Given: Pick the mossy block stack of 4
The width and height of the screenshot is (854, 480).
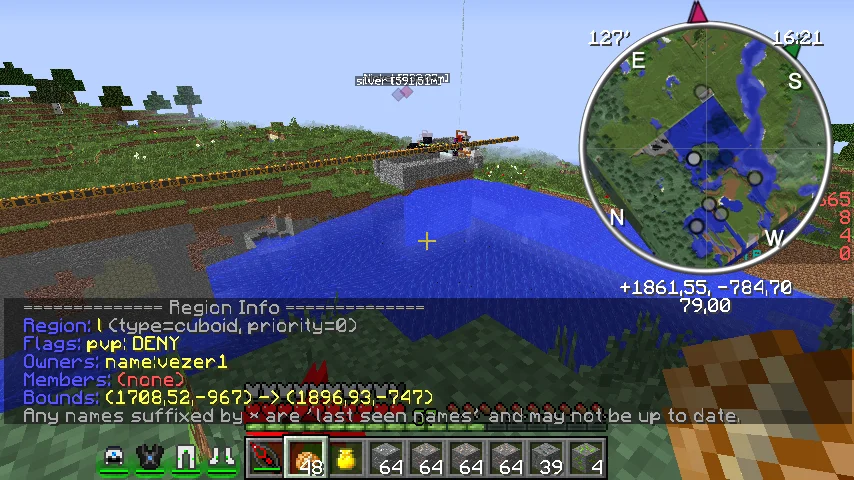Looking at the screenshot, I should 587,459.
